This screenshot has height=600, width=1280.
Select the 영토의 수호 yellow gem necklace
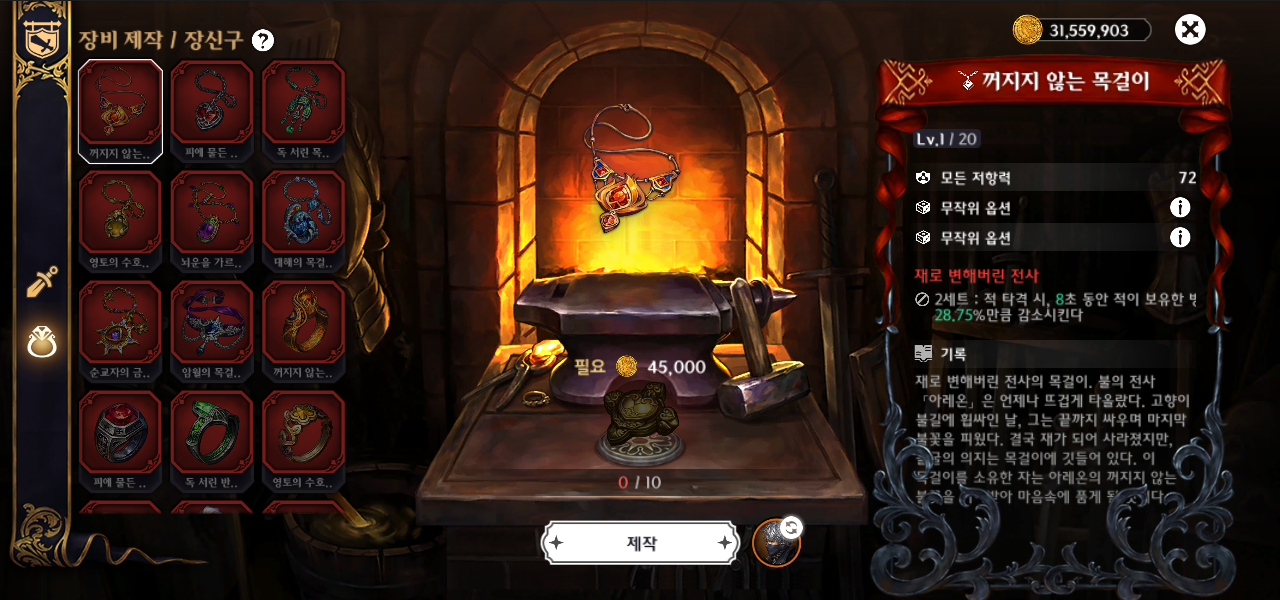(121, 220)
